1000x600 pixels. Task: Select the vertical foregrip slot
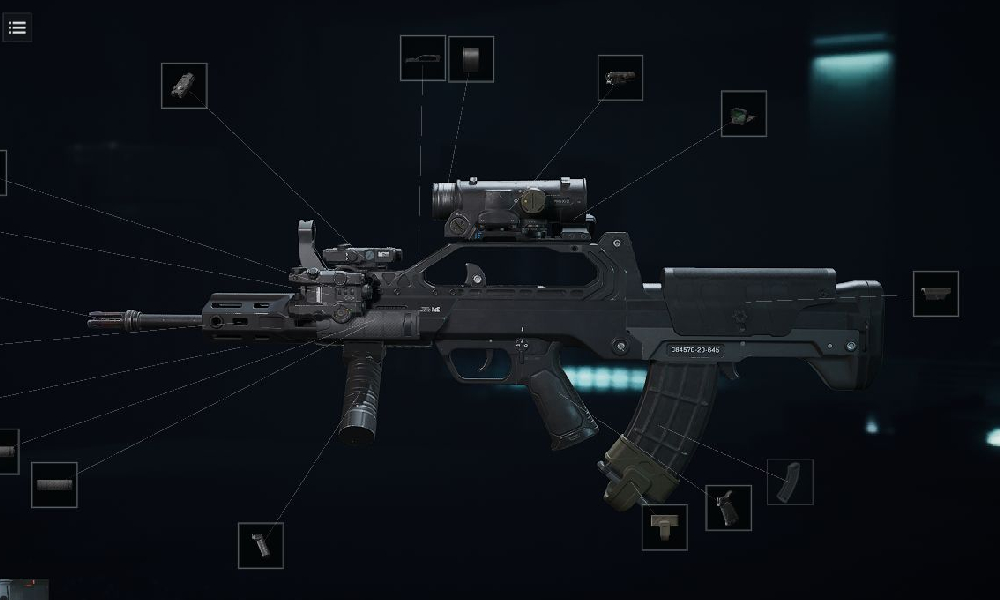[x=260, y=545]
